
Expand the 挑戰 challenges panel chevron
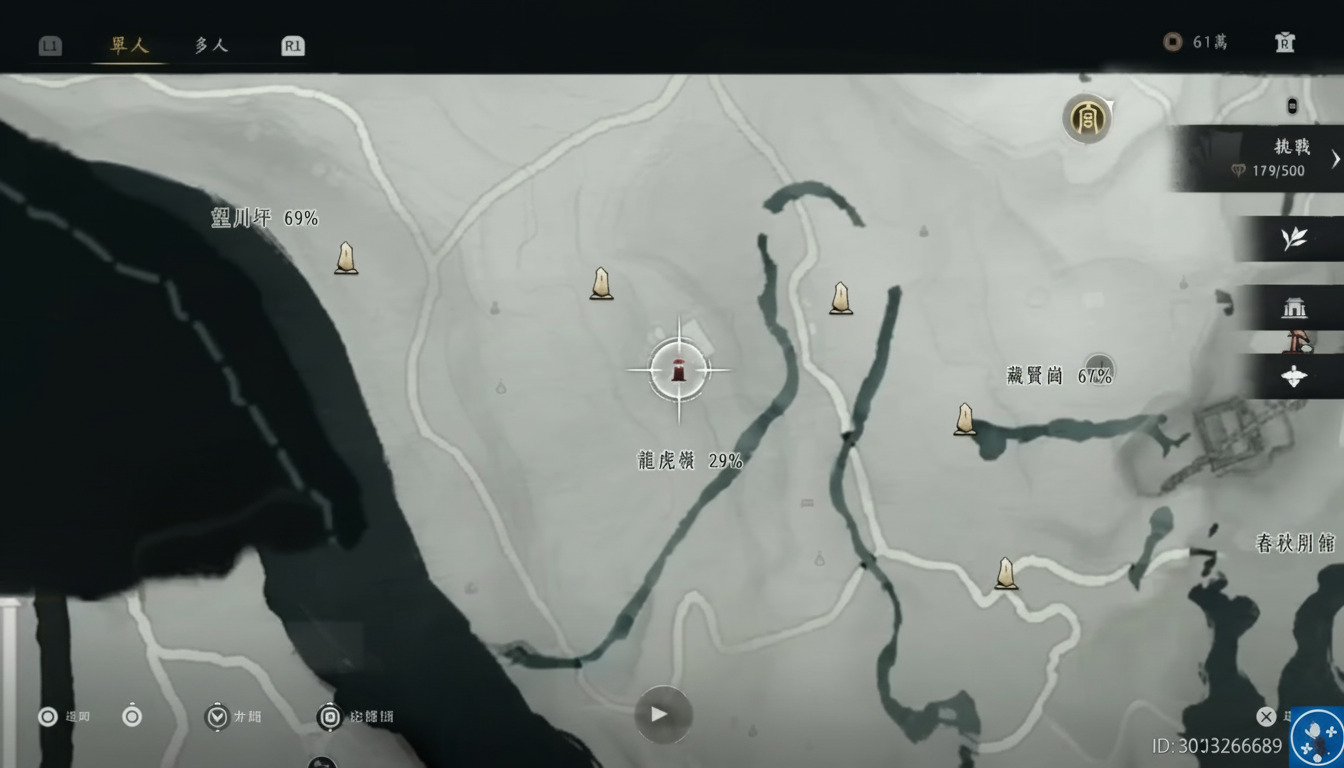1335,158
